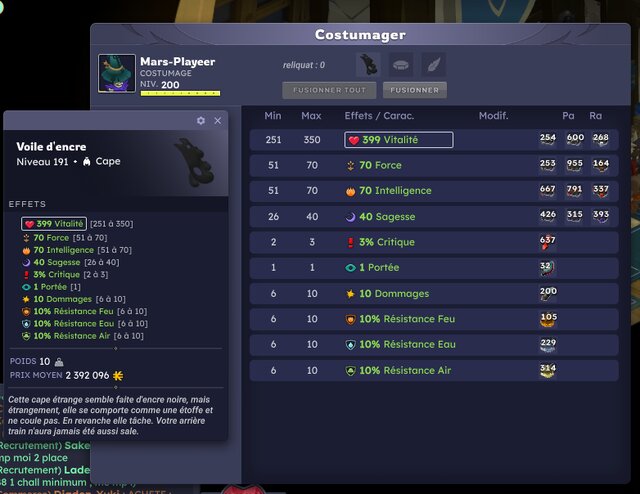Select the black cape item slot
This screenshot has height=494, width=640.
coord(368,65)
